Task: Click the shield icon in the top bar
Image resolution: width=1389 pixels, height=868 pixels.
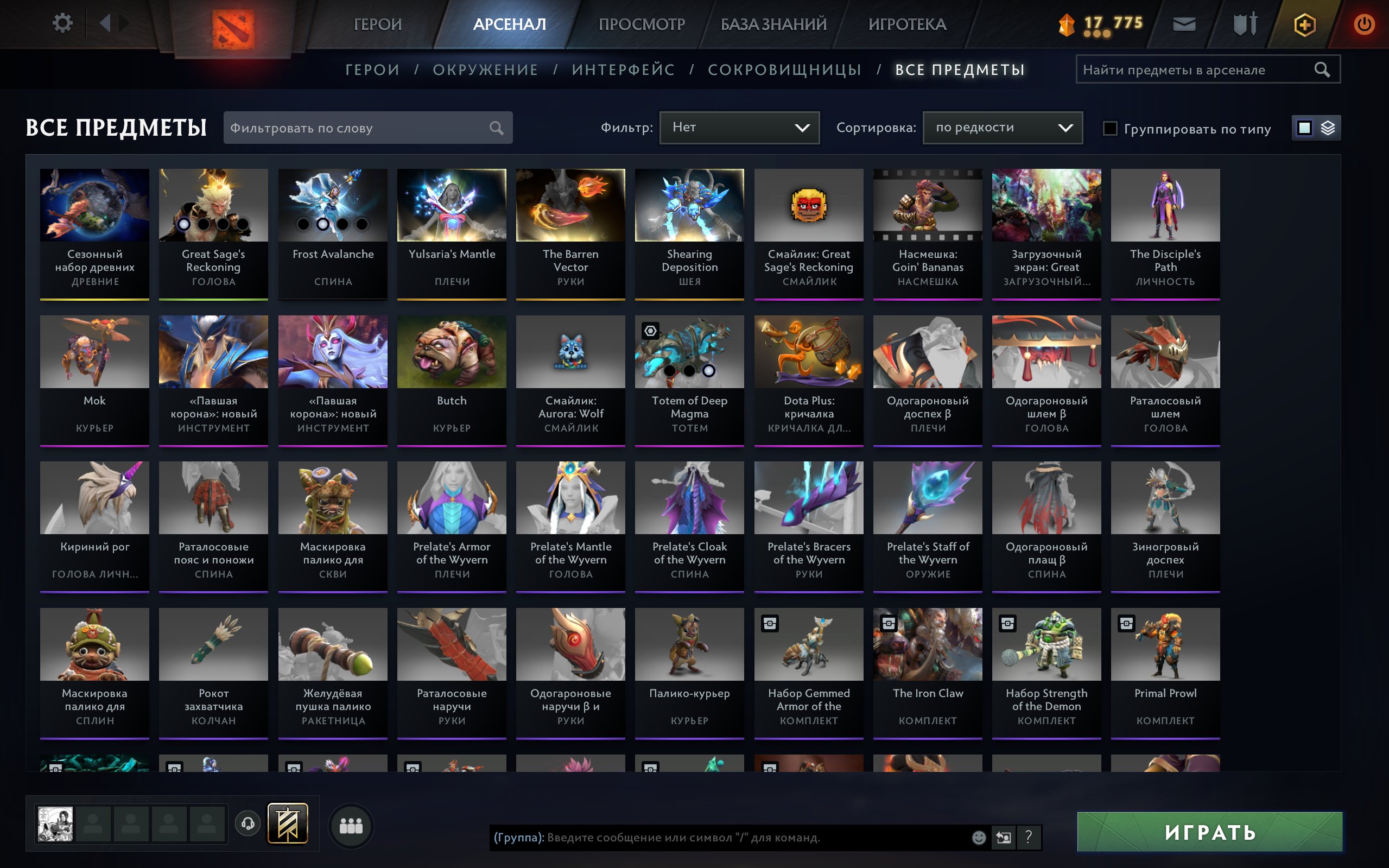Action: pos(1246,24)
